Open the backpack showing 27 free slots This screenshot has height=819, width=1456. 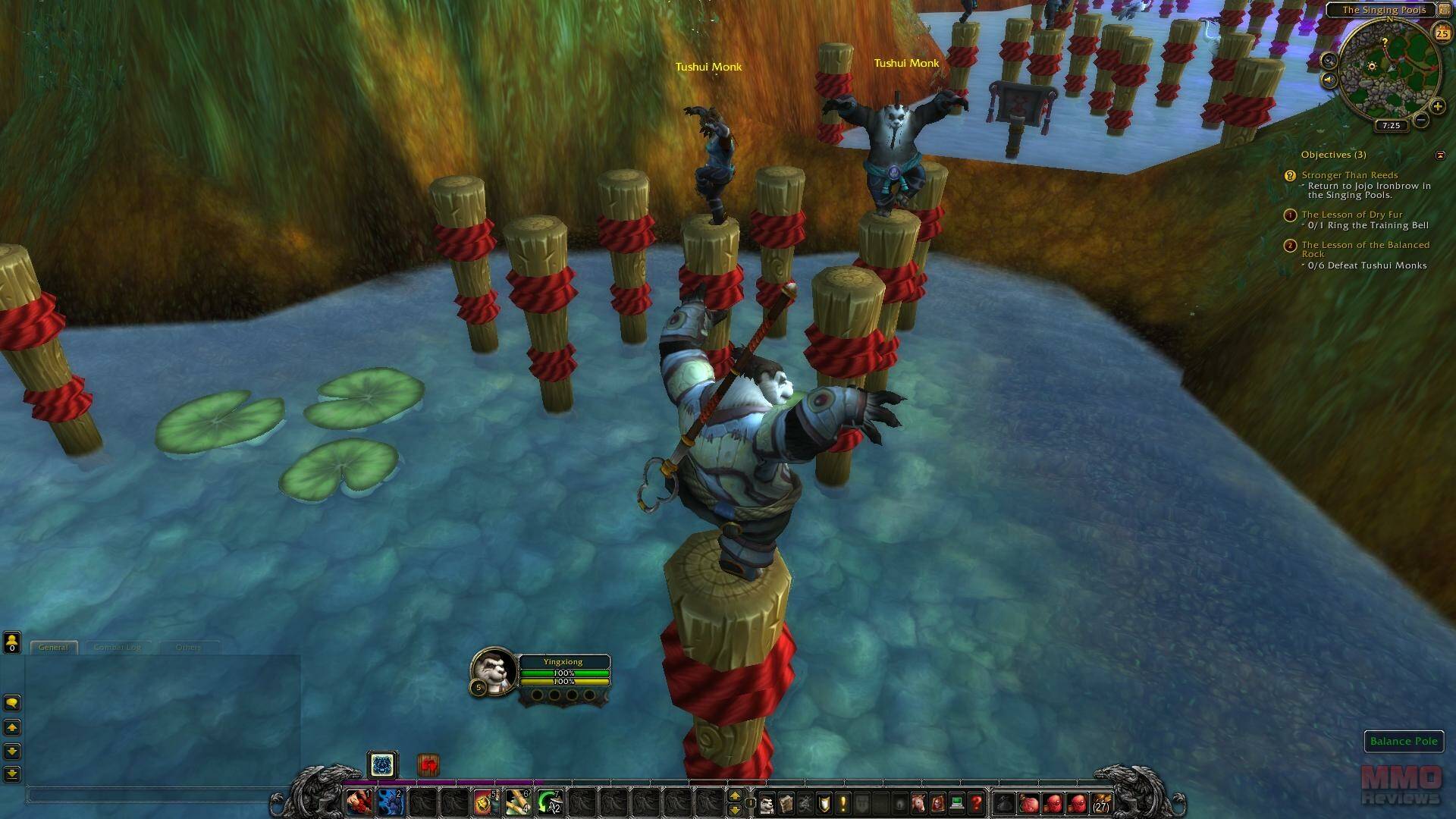[x=1100, y=802]
